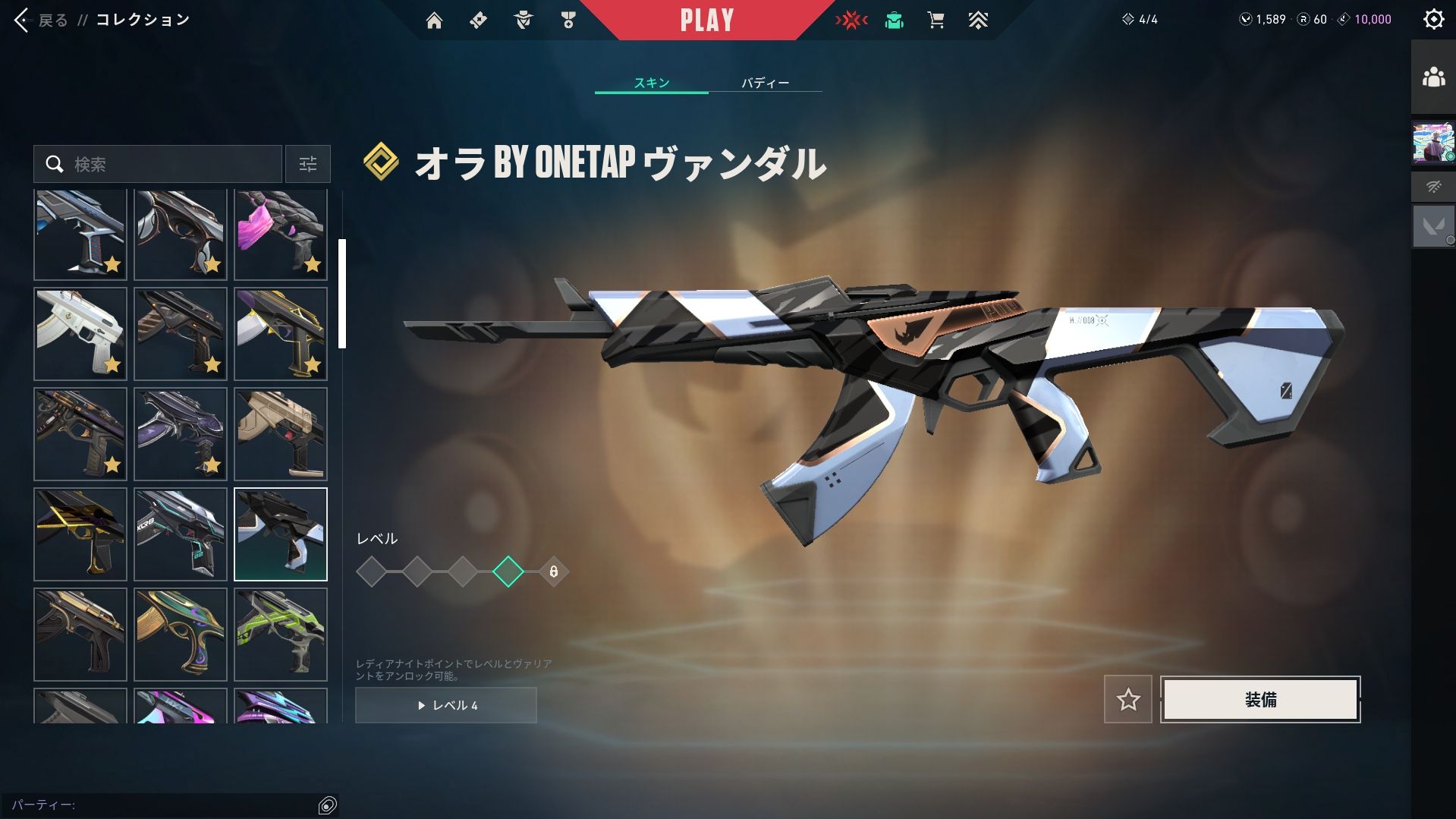Open the friends list panel

click(x=1432, y=77)
